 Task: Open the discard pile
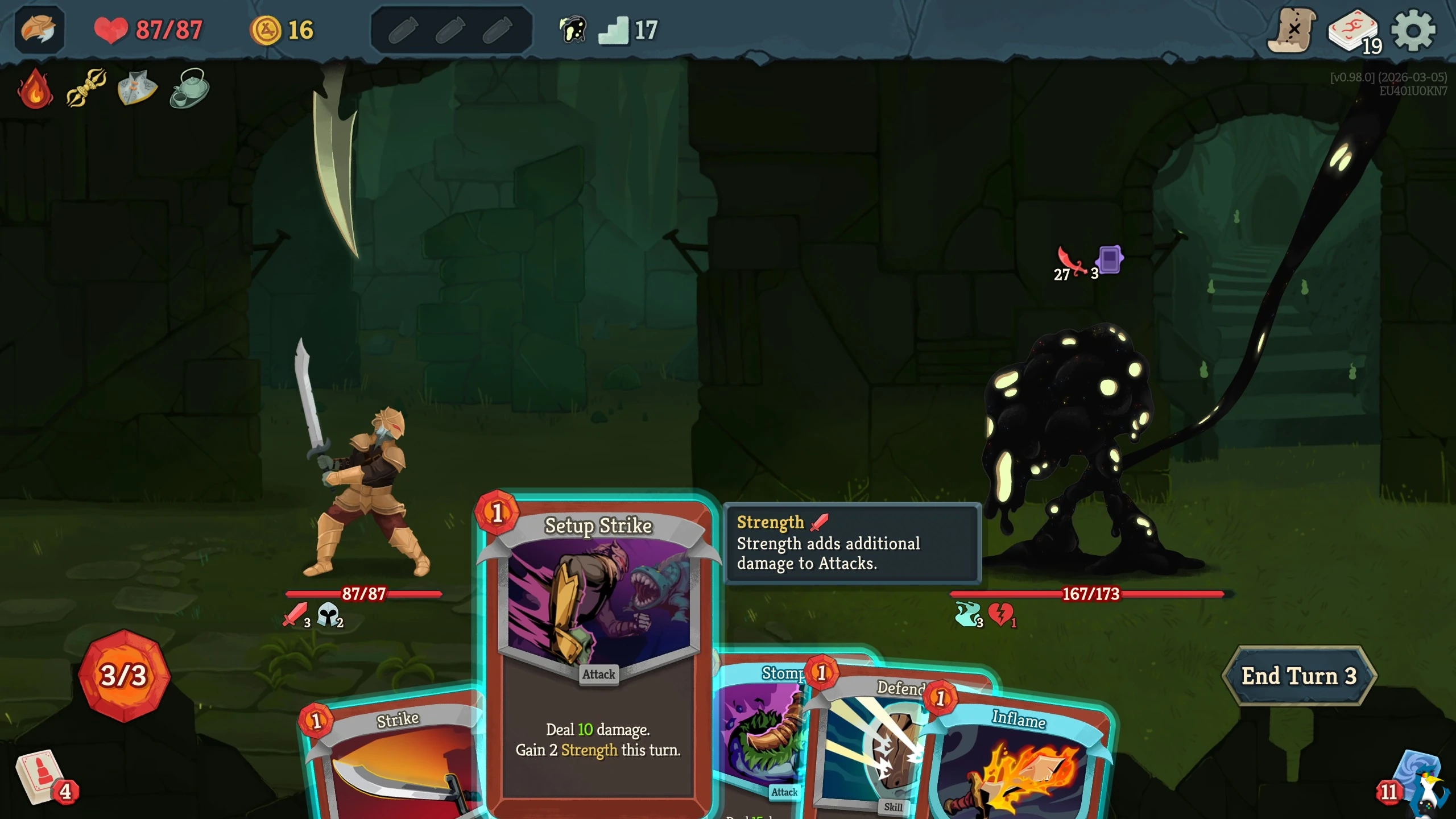point(1416,782)
